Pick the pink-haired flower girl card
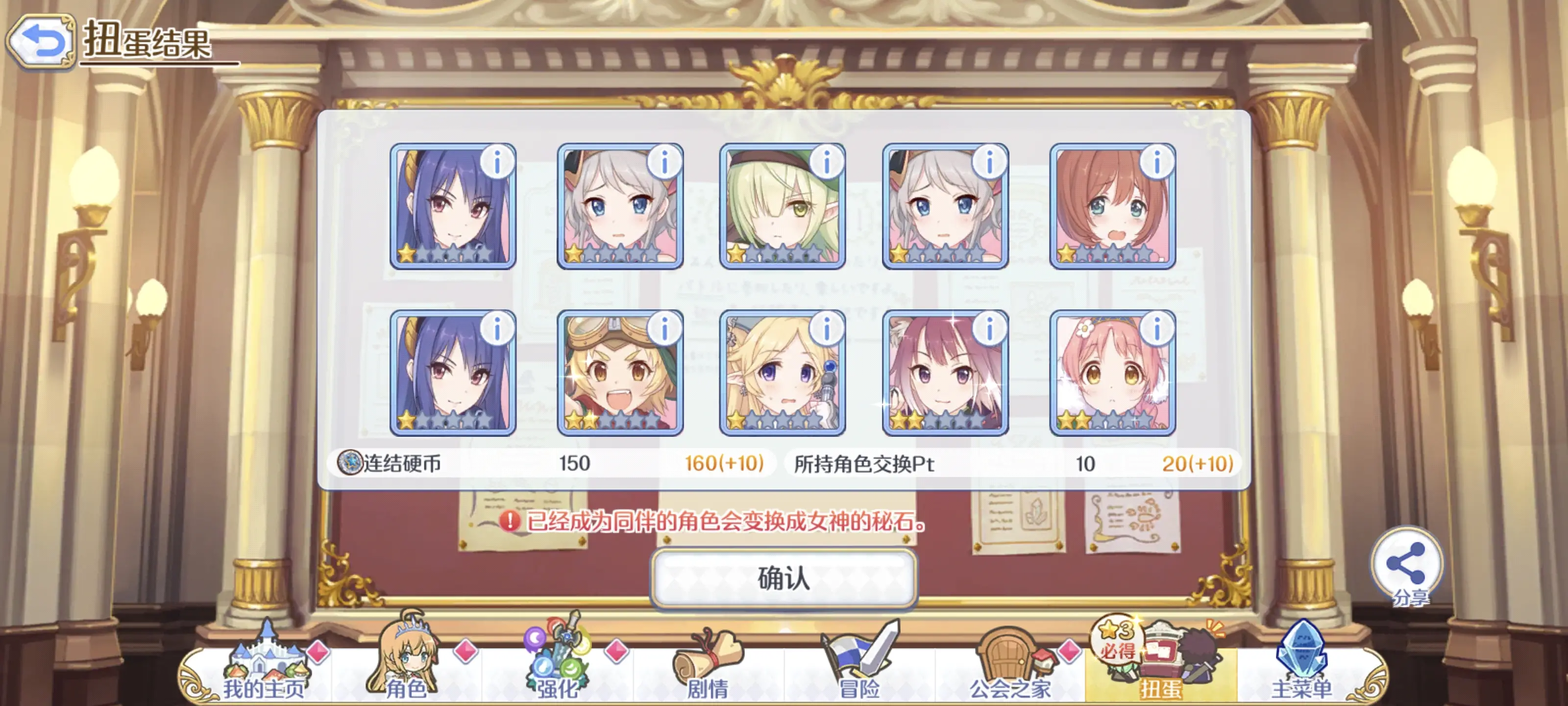The height and width of the screenshot is (706, 1568). (x=1112, y=374)
